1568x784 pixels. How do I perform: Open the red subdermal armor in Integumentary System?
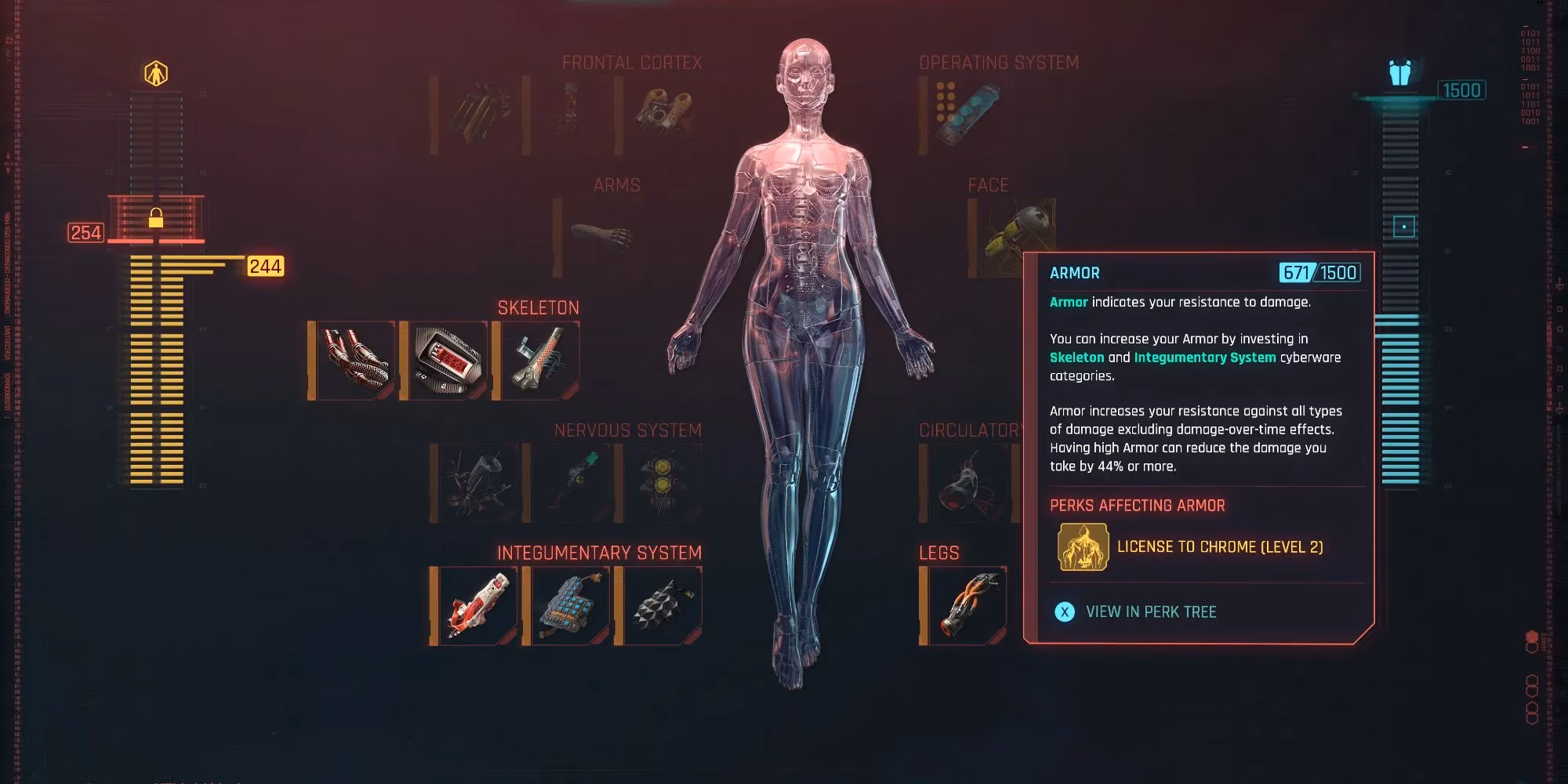476,604
